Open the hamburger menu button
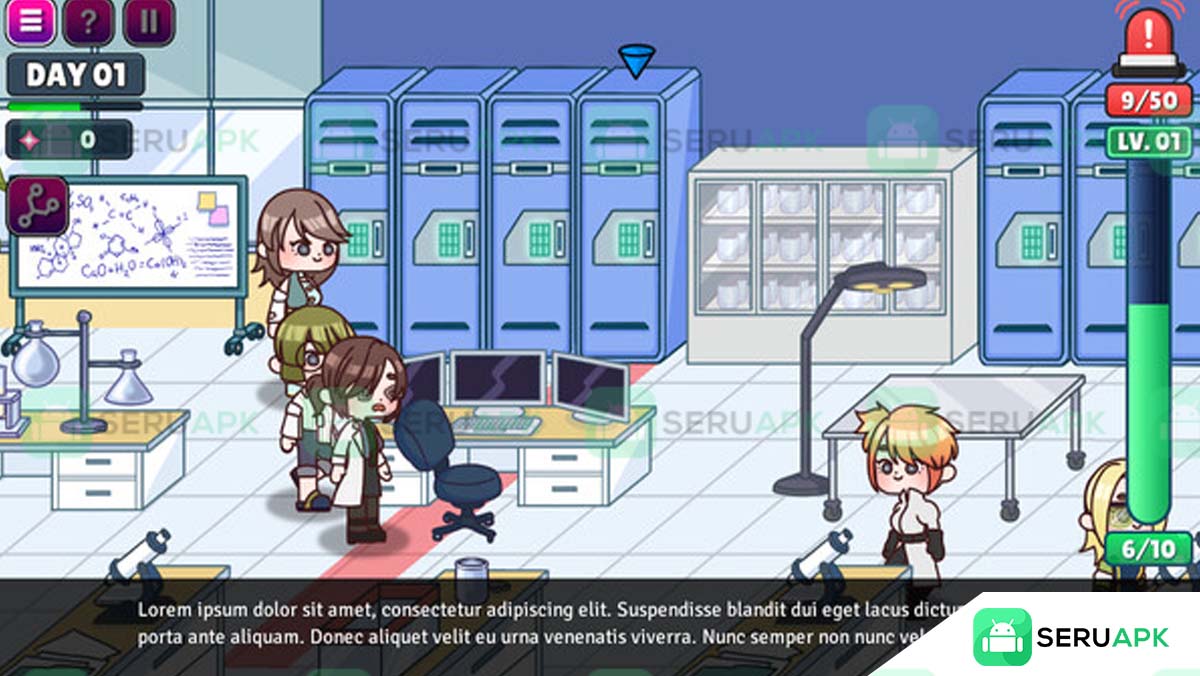This screenshot has height=676, width=1200. 30,22
